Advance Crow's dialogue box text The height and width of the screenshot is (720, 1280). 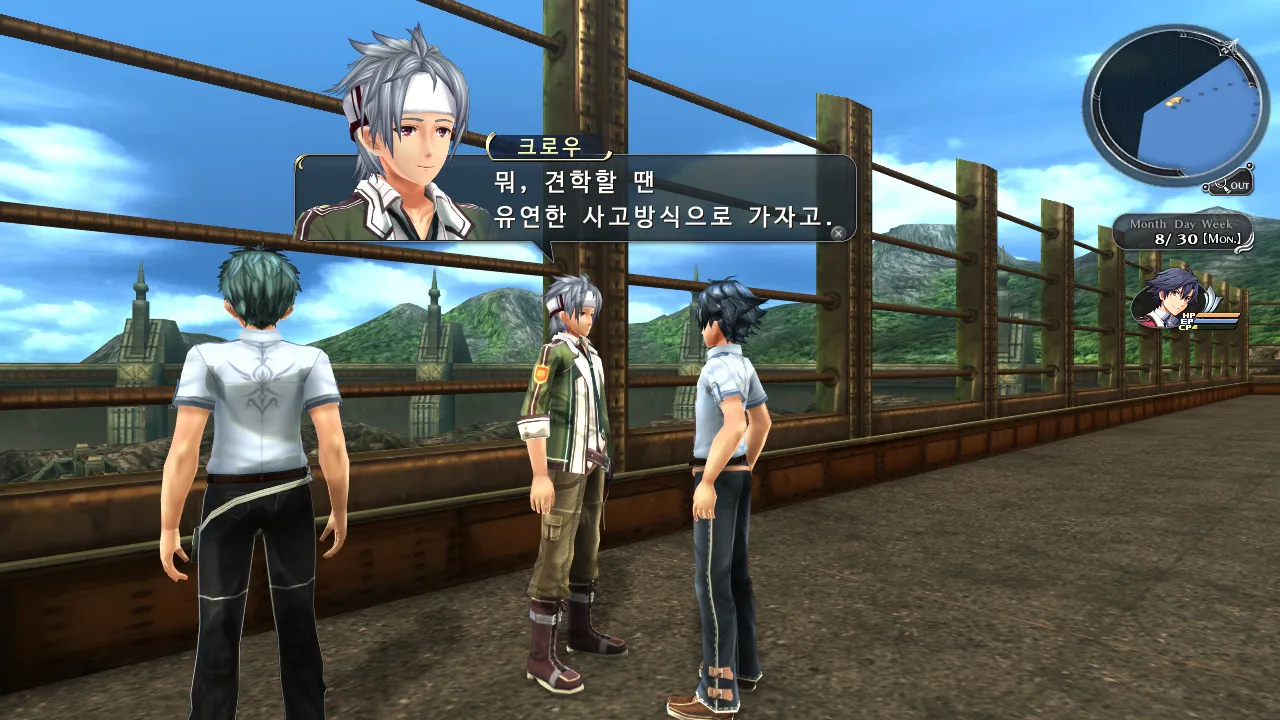[838, 233]
